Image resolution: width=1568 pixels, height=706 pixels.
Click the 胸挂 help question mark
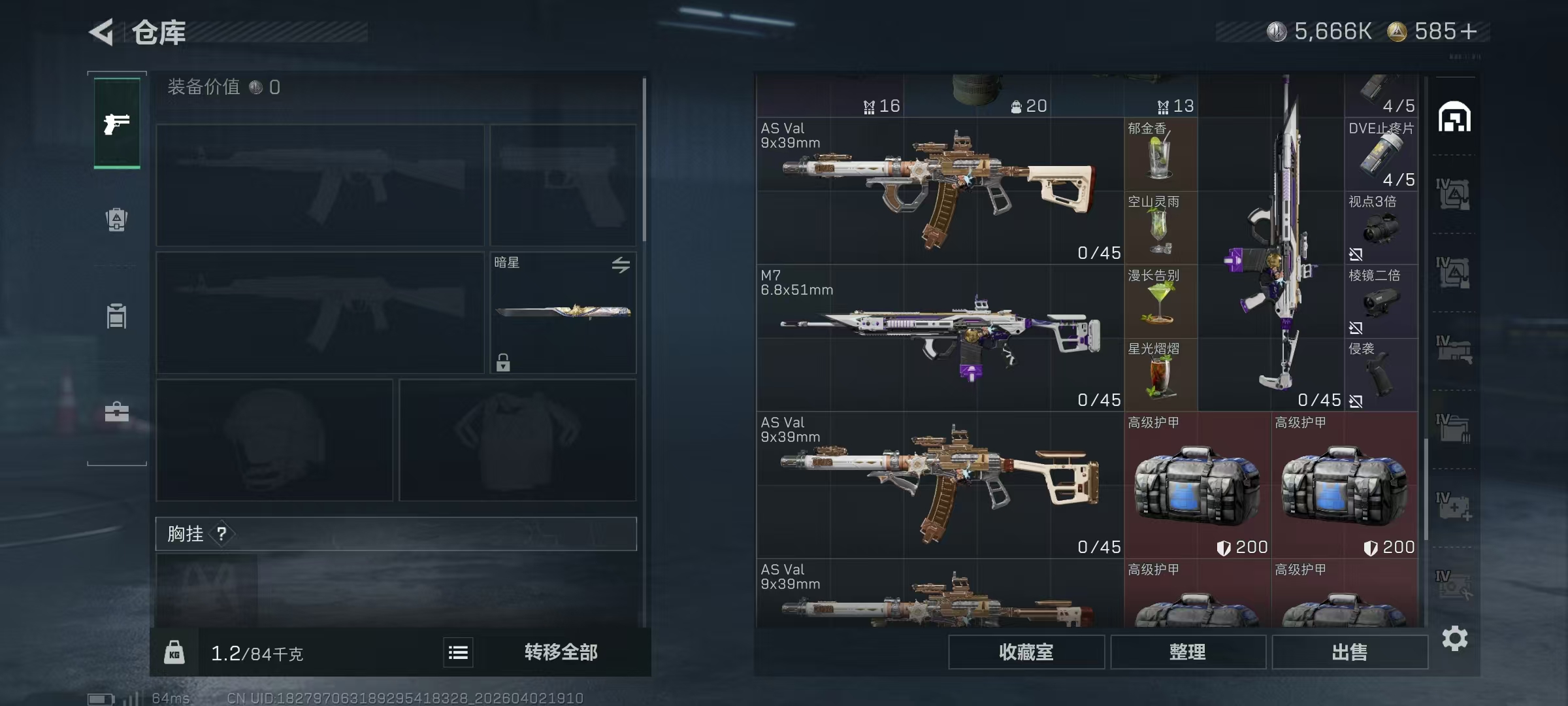click(222, 534)
